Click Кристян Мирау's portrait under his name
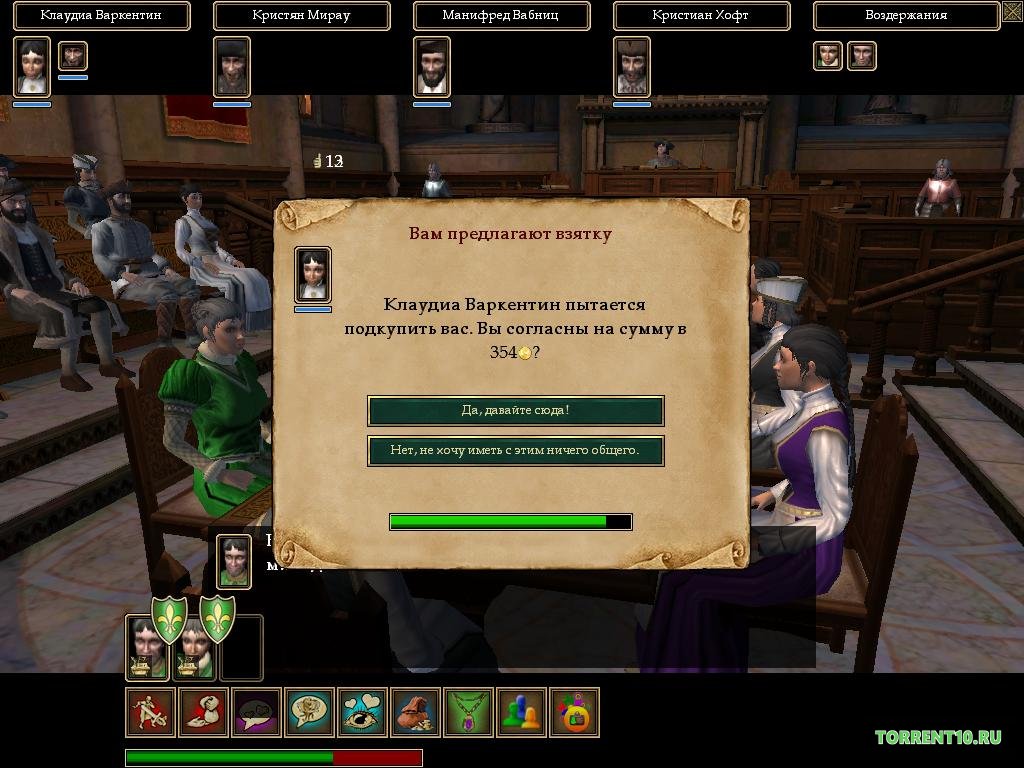The height and width of the screenshot is (768, 1024). 232,66
